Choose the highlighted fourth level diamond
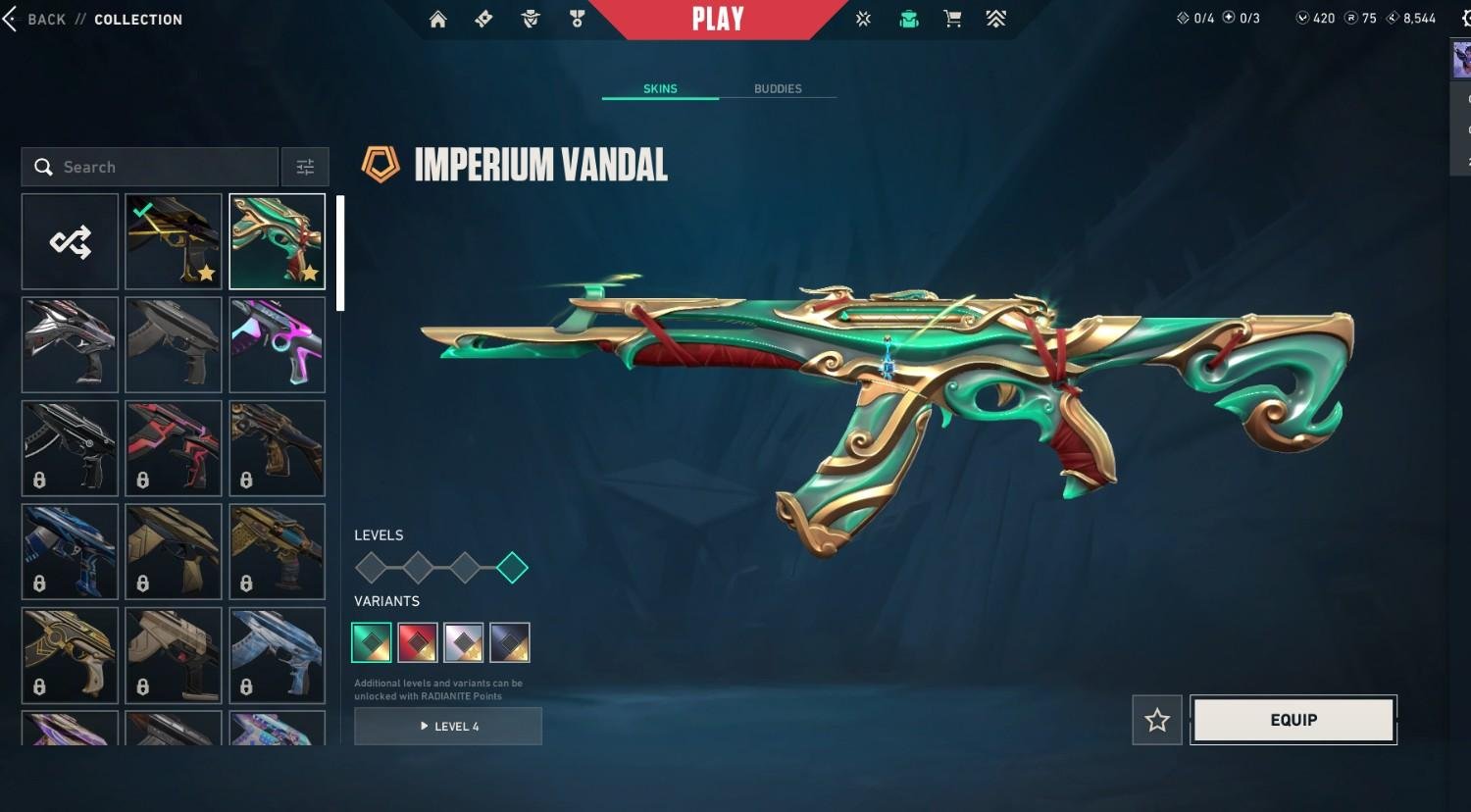Image resolution: width=1471 pixels, height=812 pixels. pyautogui.click(x=512, y=567)
